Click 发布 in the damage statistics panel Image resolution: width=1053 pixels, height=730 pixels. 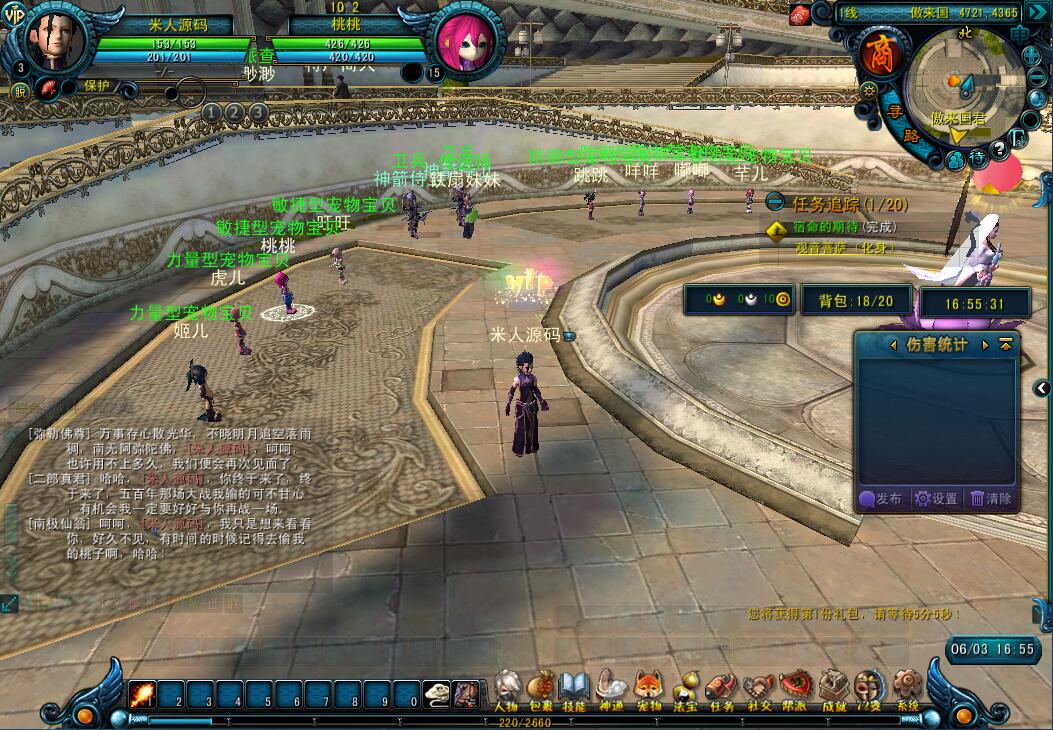coord(881,498)
